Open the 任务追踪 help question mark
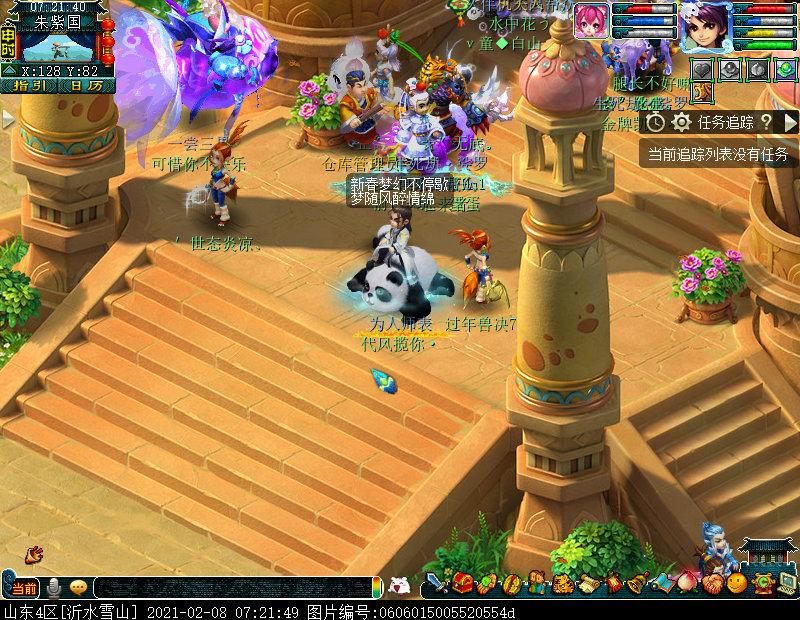Viewport: 800px width, 620px height. [766, 122]
